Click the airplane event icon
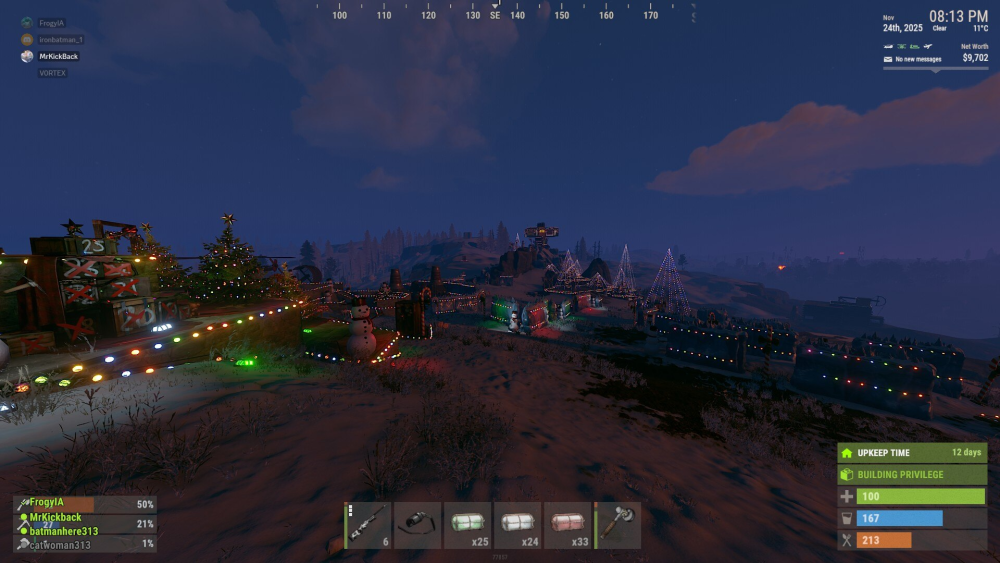Viewport: 1000px width, 563px height. pyautogui.click(x=929, y=46)
